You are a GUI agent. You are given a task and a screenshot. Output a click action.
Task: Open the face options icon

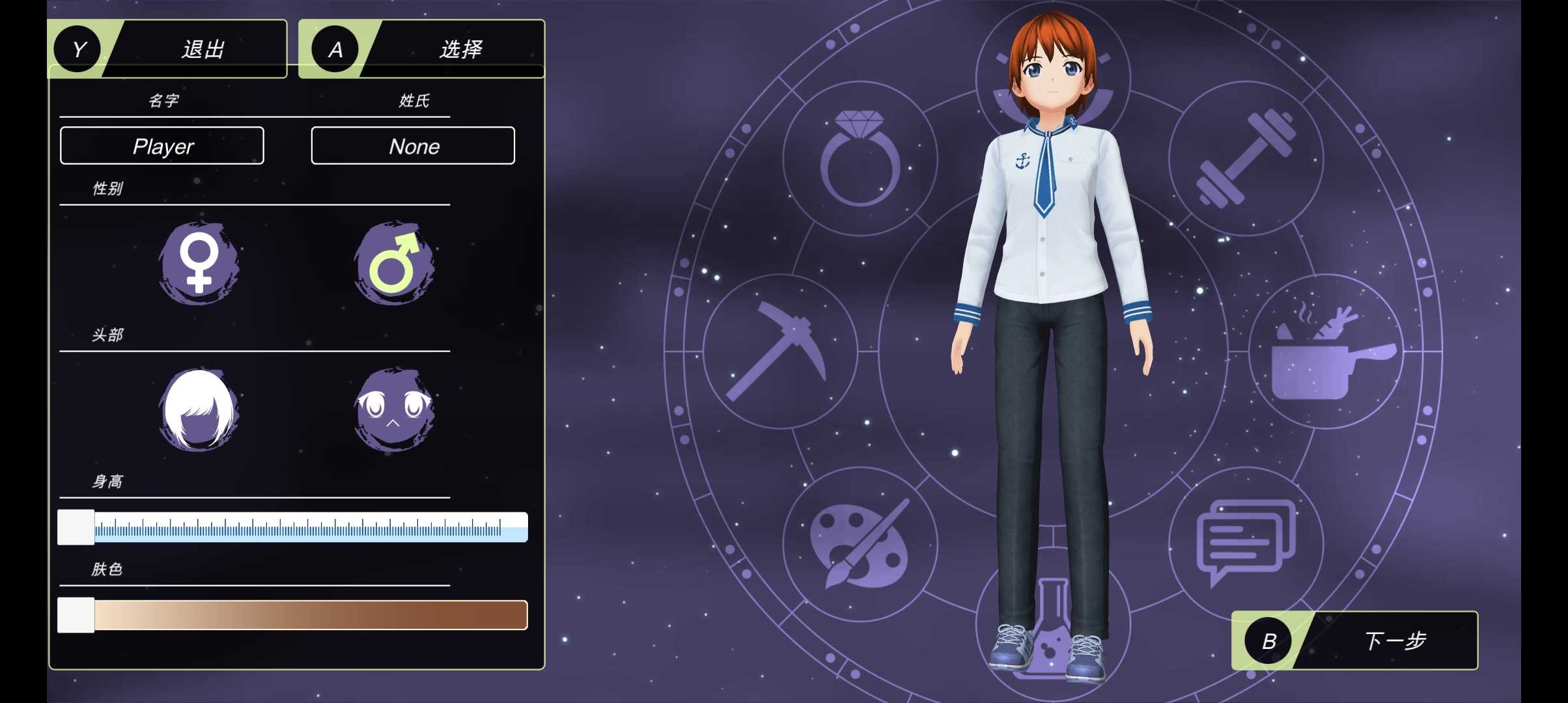tap(394, 409)
